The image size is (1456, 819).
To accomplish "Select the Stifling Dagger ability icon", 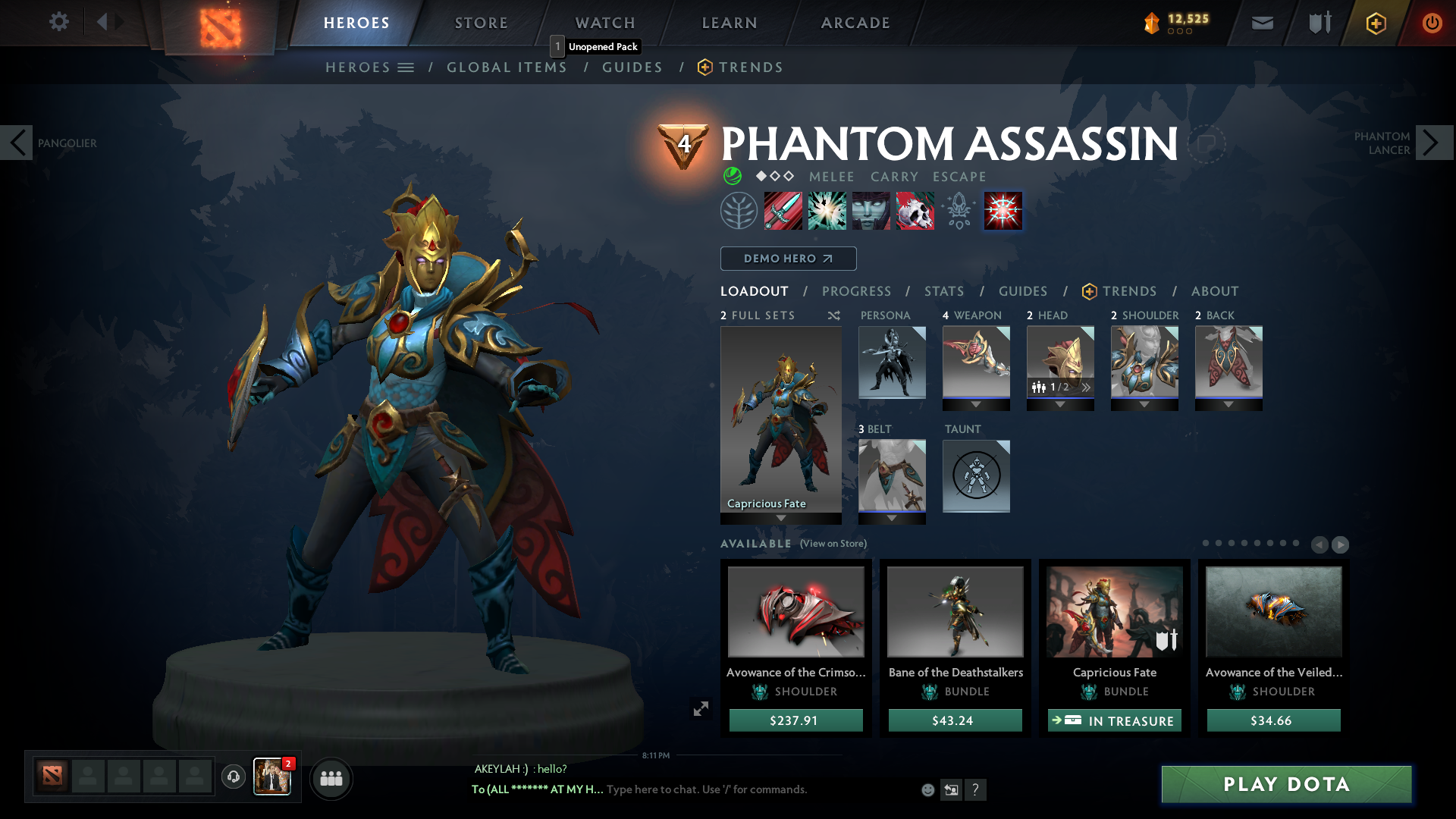I will pos(783,211).
